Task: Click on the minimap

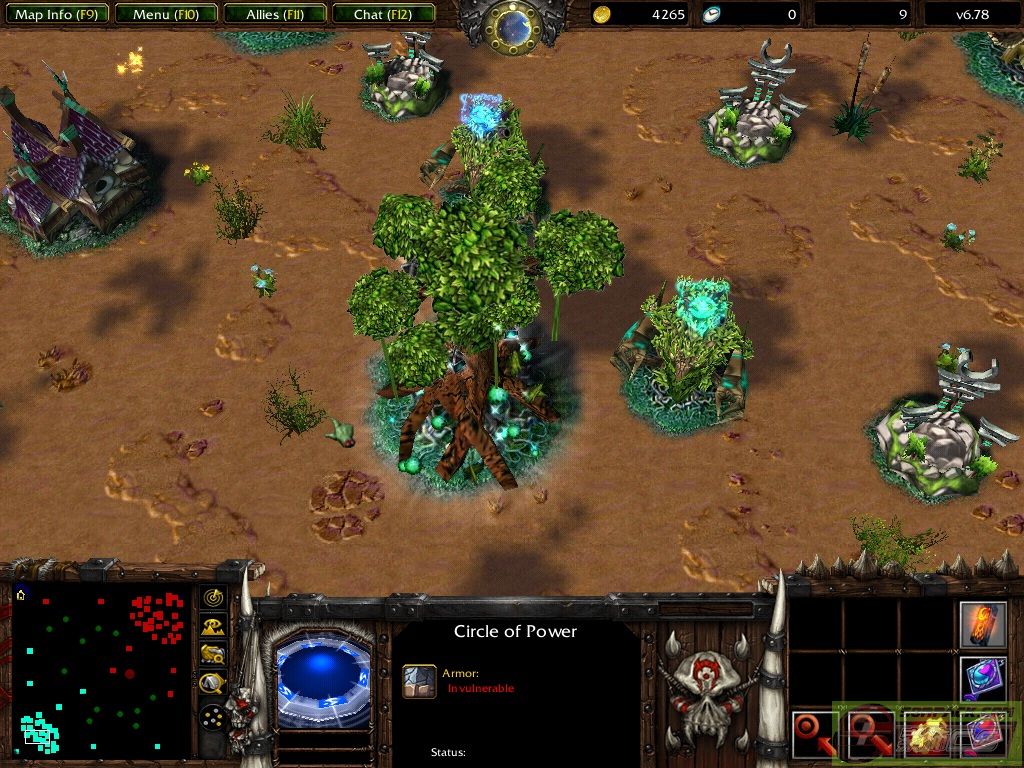Action: click(x=100, y=672)
